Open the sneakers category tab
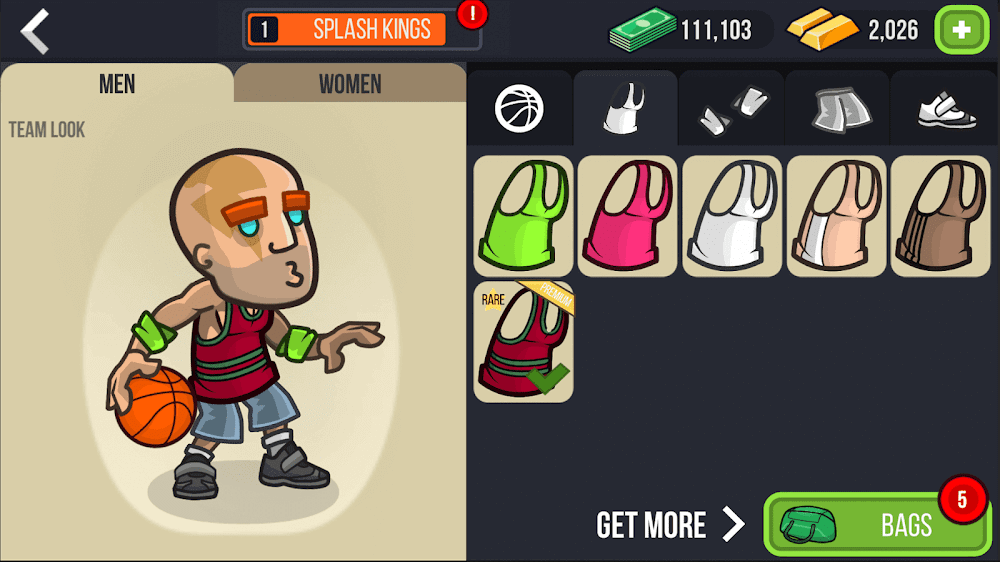The width and height of the screenshot is (1000, 562). [x=945, y=109]
